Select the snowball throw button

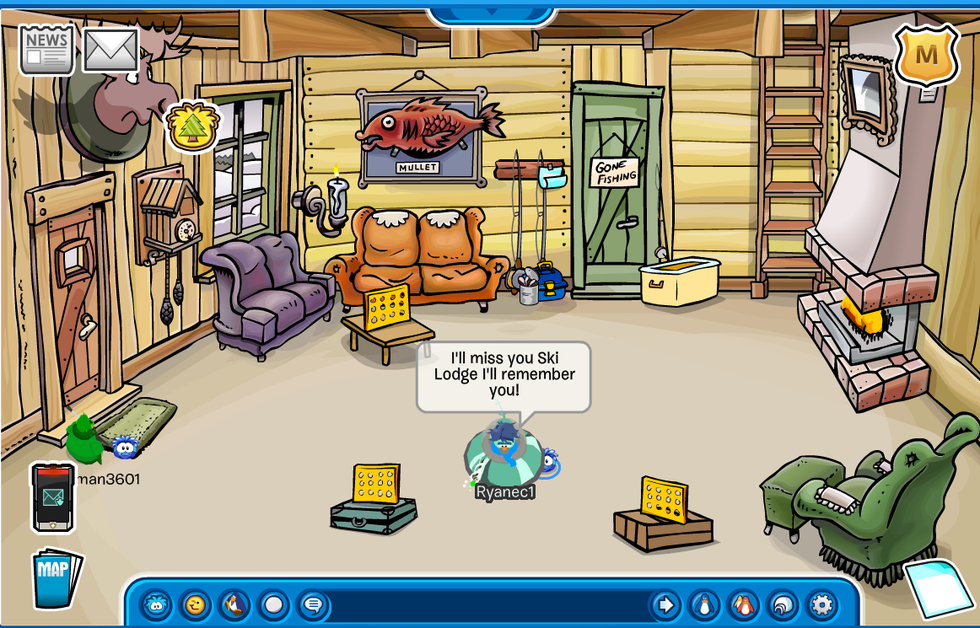pos(273,605)
